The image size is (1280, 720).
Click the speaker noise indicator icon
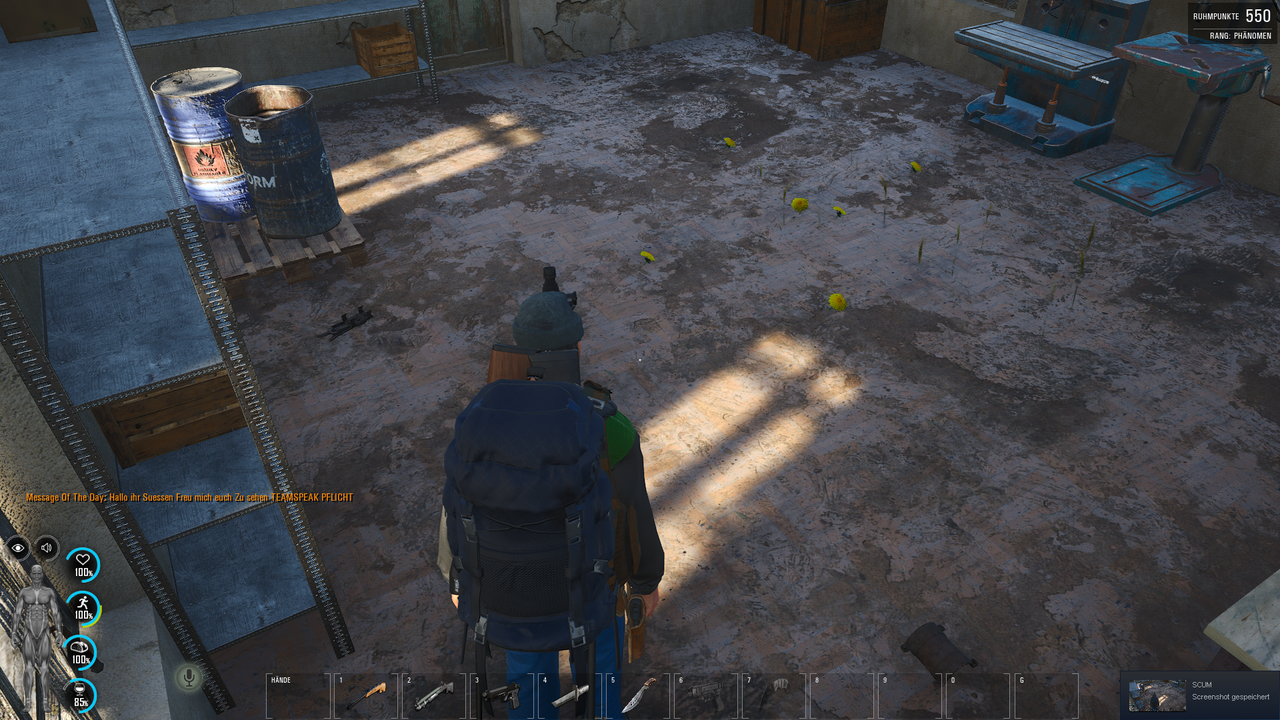[x=47, y=547]
